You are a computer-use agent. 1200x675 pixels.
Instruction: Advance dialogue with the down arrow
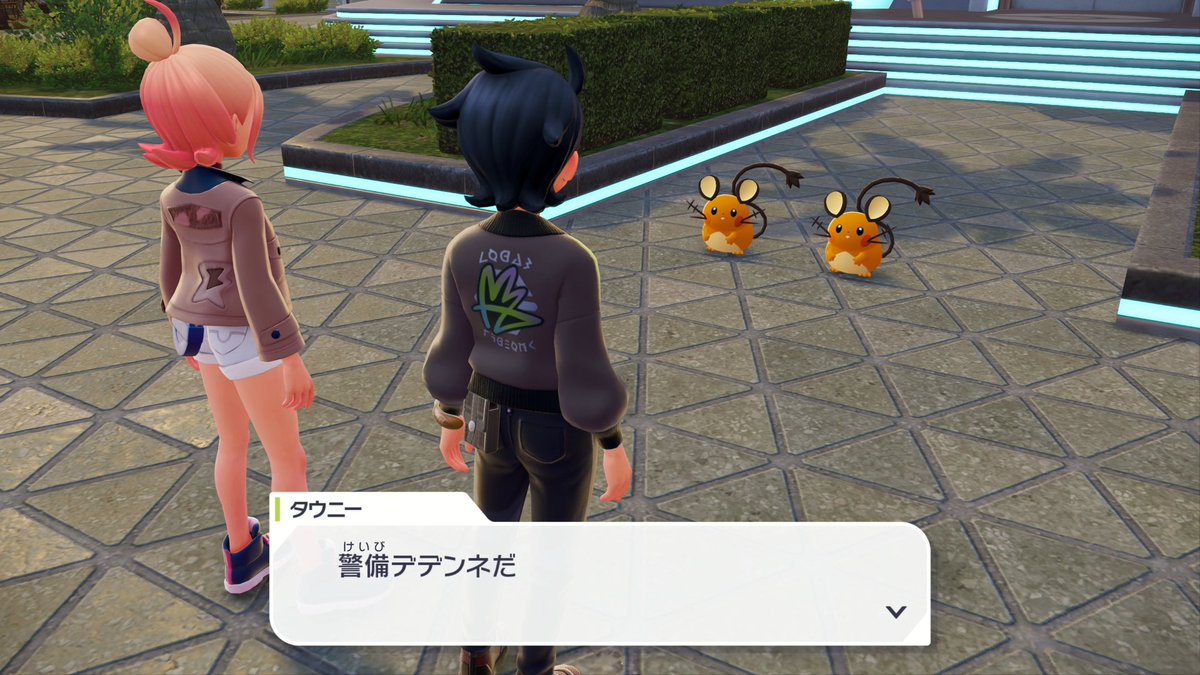(x=896, y=611)
